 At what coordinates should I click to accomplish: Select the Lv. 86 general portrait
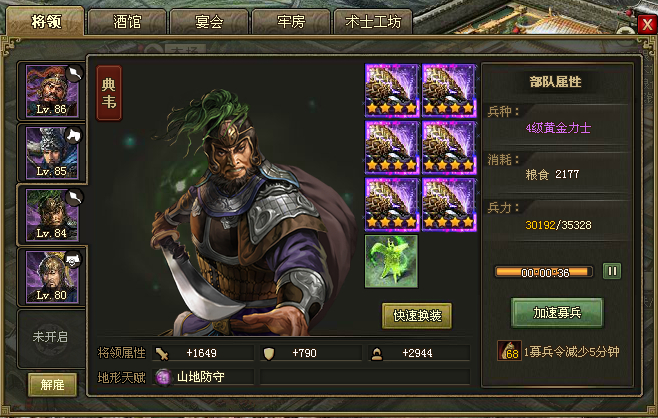(52, 92)
